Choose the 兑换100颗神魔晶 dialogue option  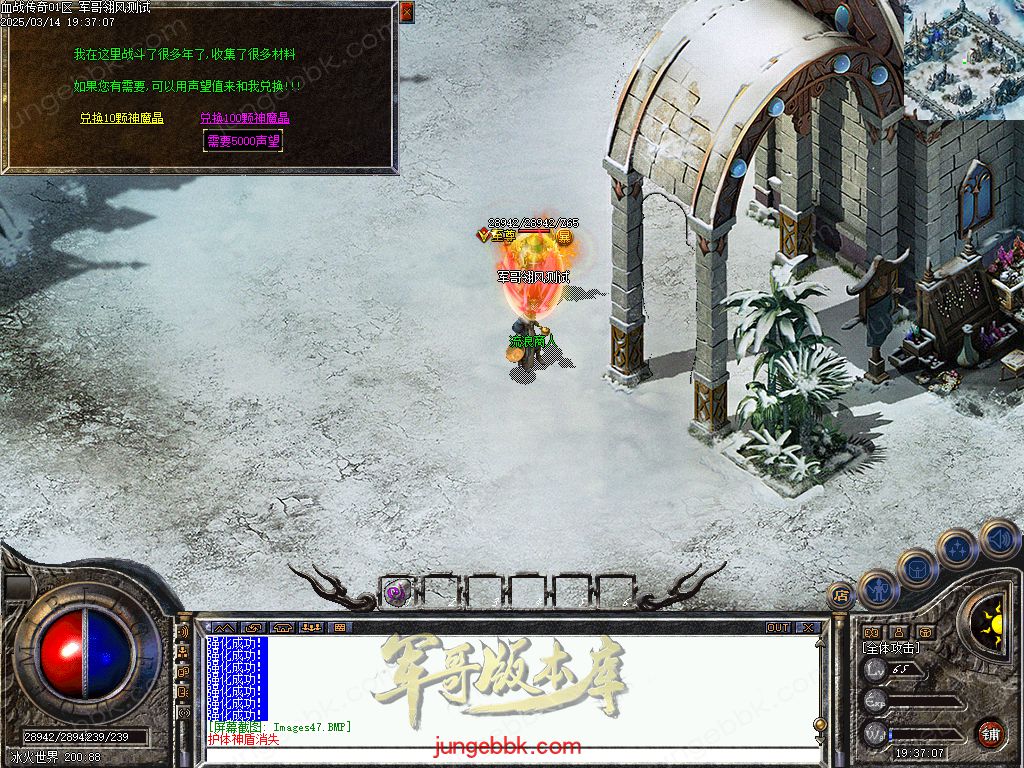click(244, 118)
